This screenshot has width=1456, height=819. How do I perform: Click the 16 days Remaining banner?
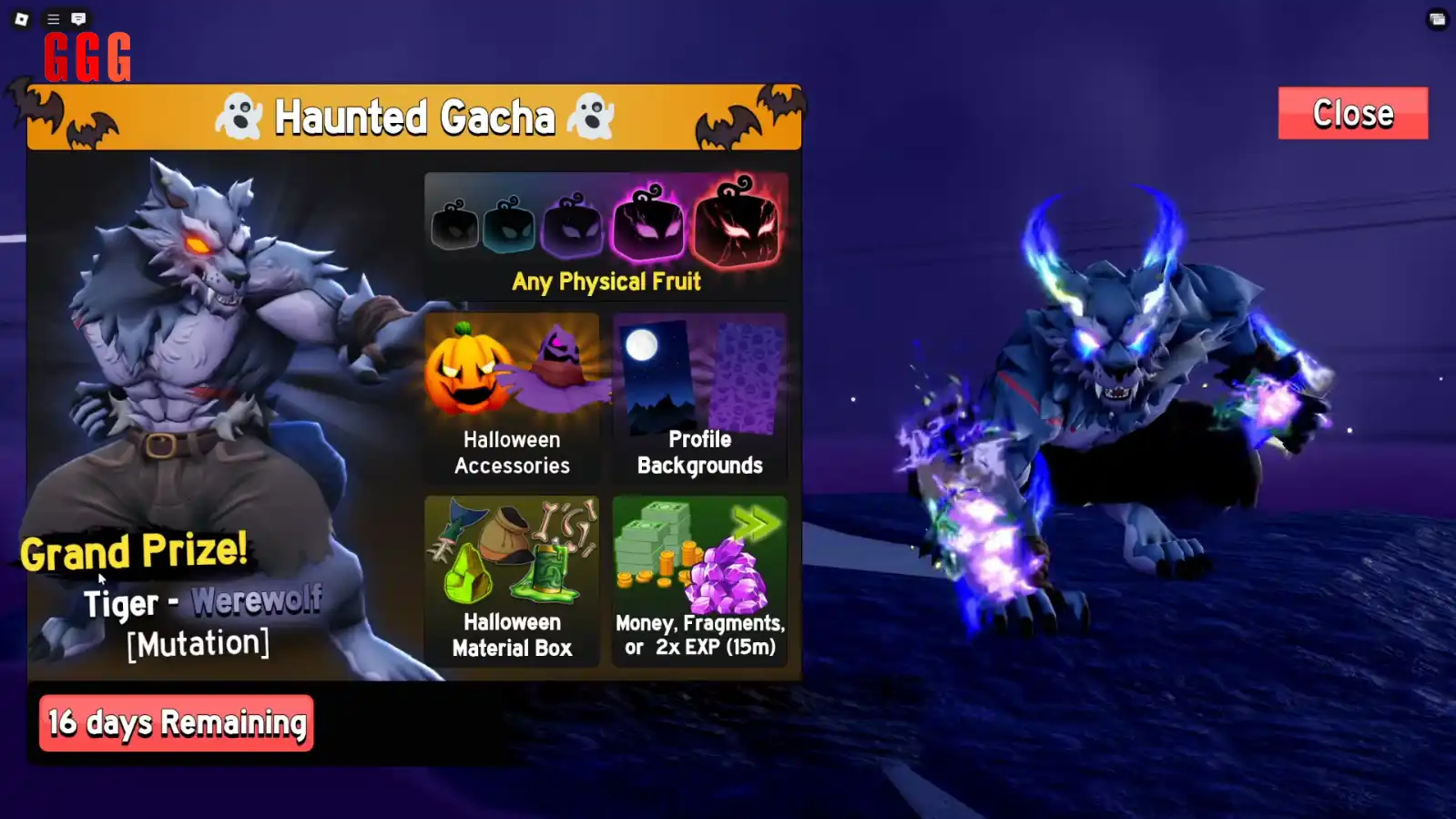(x=176, y=722)
